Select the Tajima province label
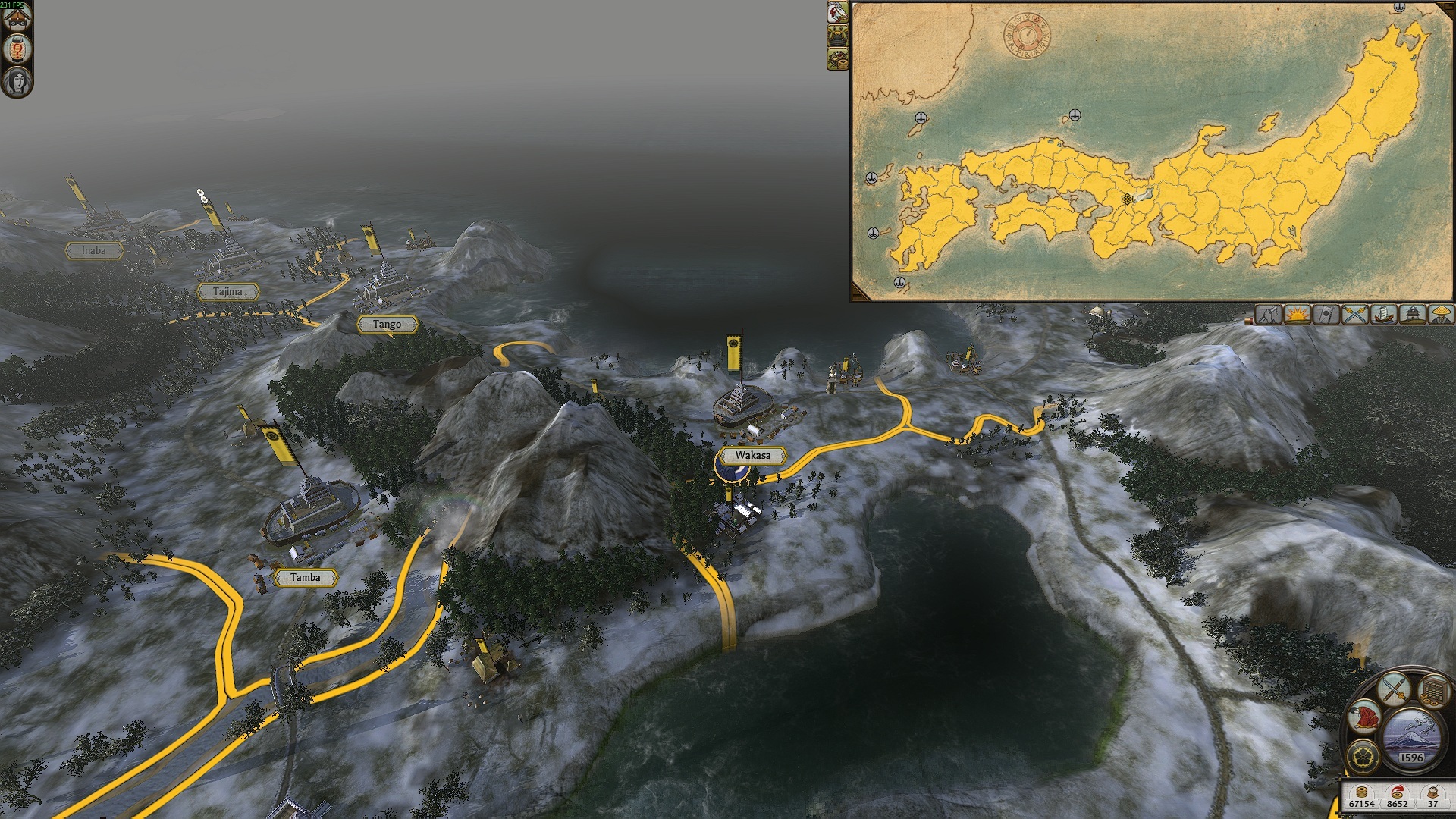 point(227,292)
